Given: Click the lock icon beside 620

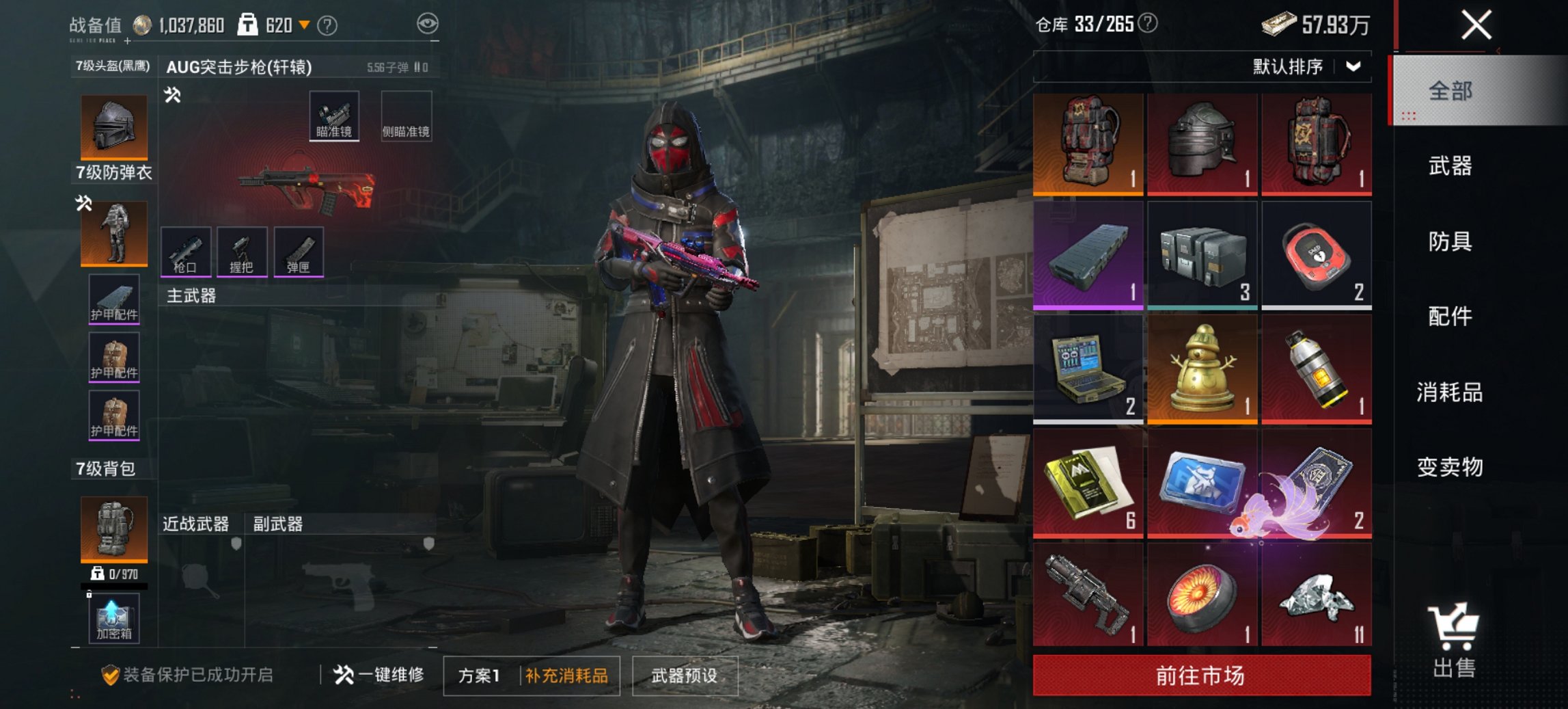Looking at the screenshot, I should pyautogui.click(x=247, y=23).
